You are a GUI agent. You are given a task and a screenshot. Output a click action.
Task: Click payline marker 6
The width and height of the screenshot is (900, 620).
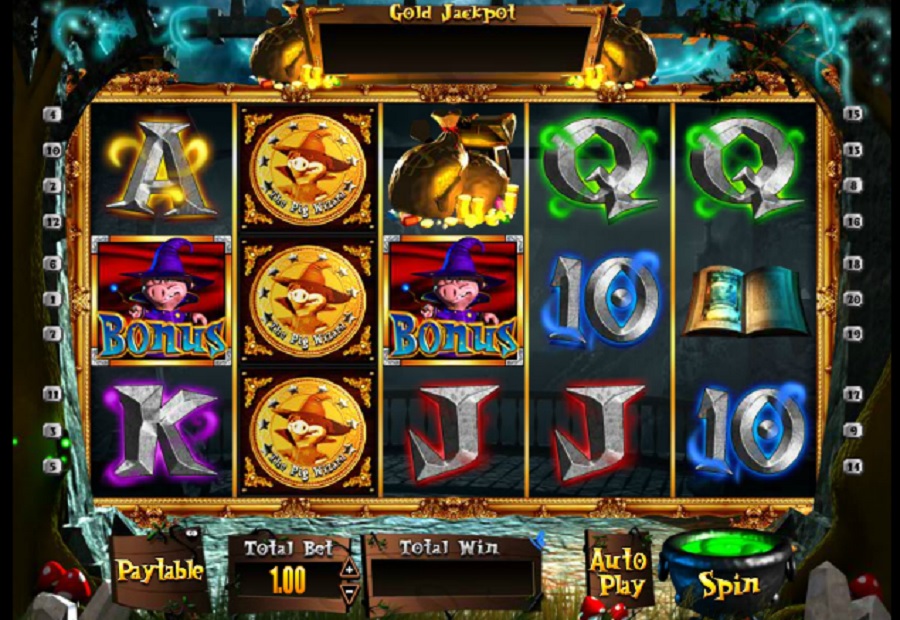point(52,264)
